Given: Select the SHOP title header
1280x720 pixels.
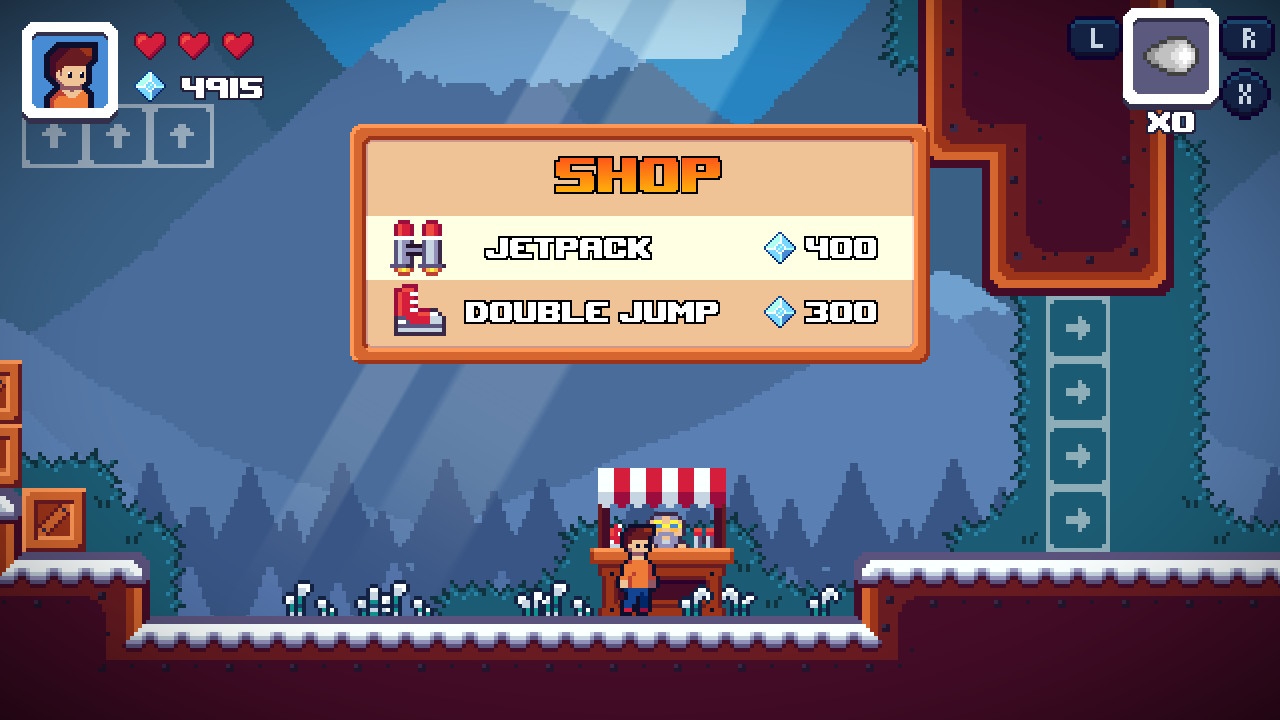Looking at the screenshot, I should 637,172.
